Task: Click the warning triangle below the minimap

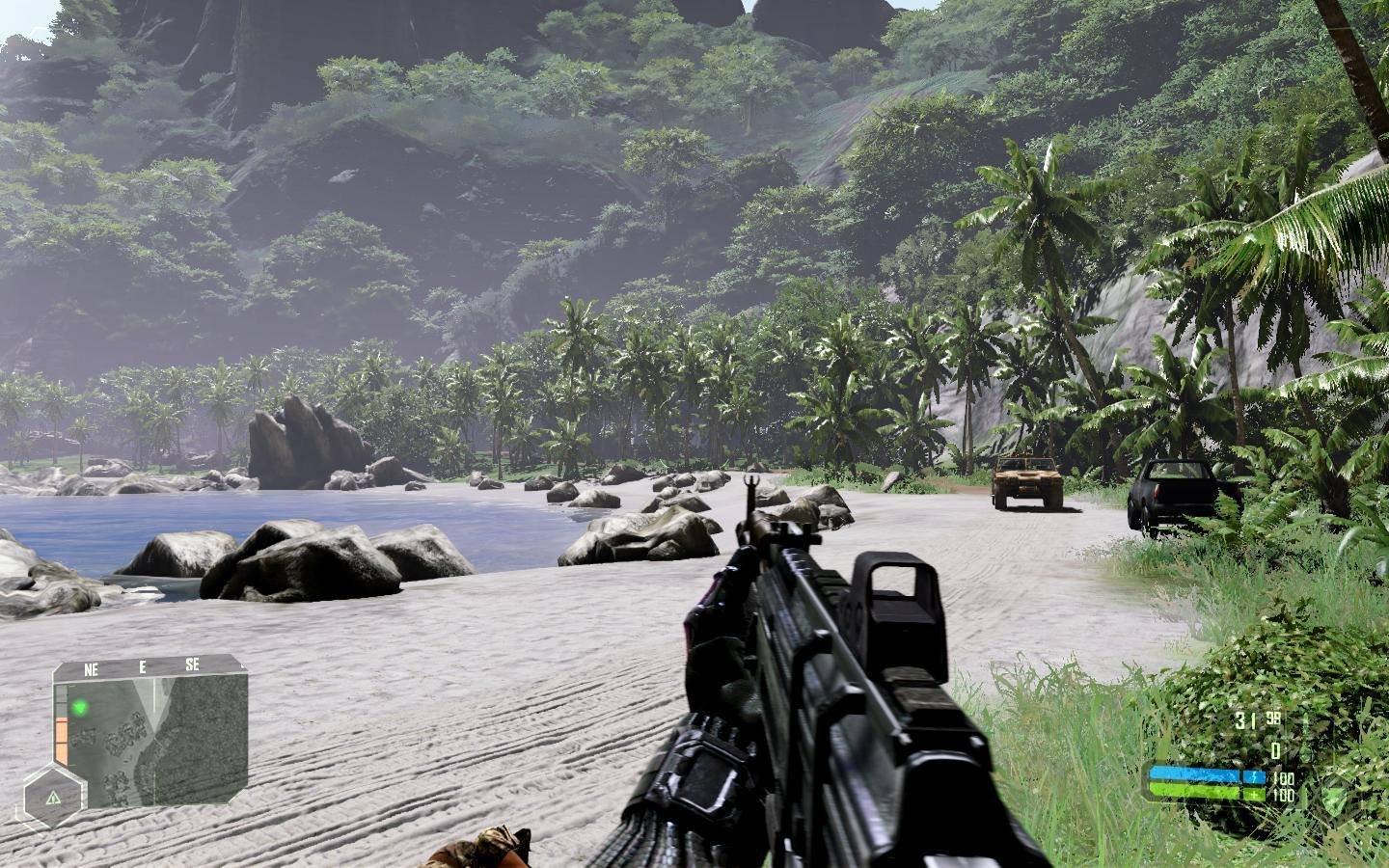Action: tap(53, 799)
